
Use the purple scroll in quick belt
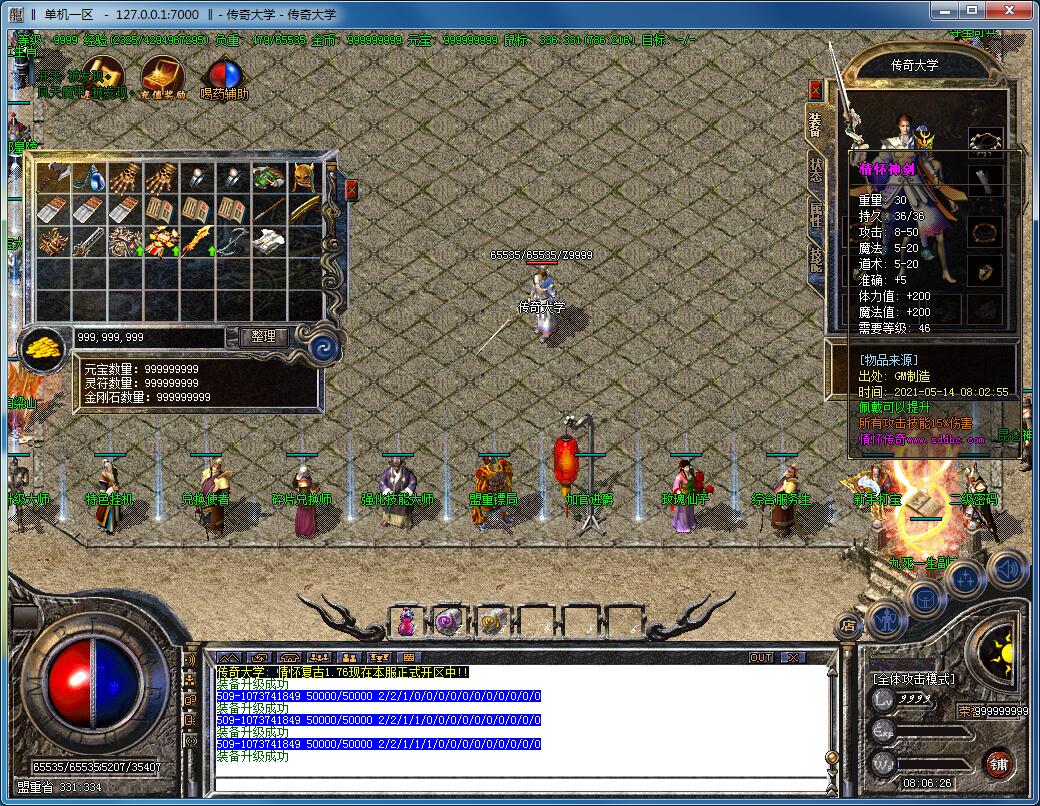click(447, 622)
